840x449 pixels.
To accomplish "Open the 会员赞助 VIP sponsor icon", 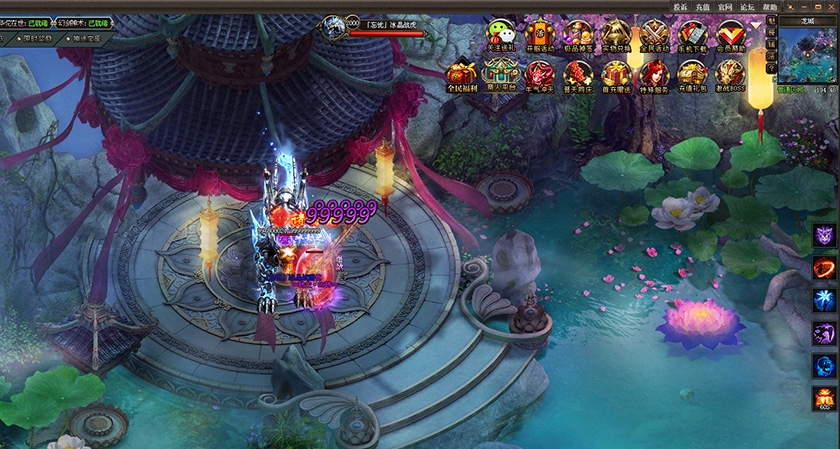I will click(731, 33).
